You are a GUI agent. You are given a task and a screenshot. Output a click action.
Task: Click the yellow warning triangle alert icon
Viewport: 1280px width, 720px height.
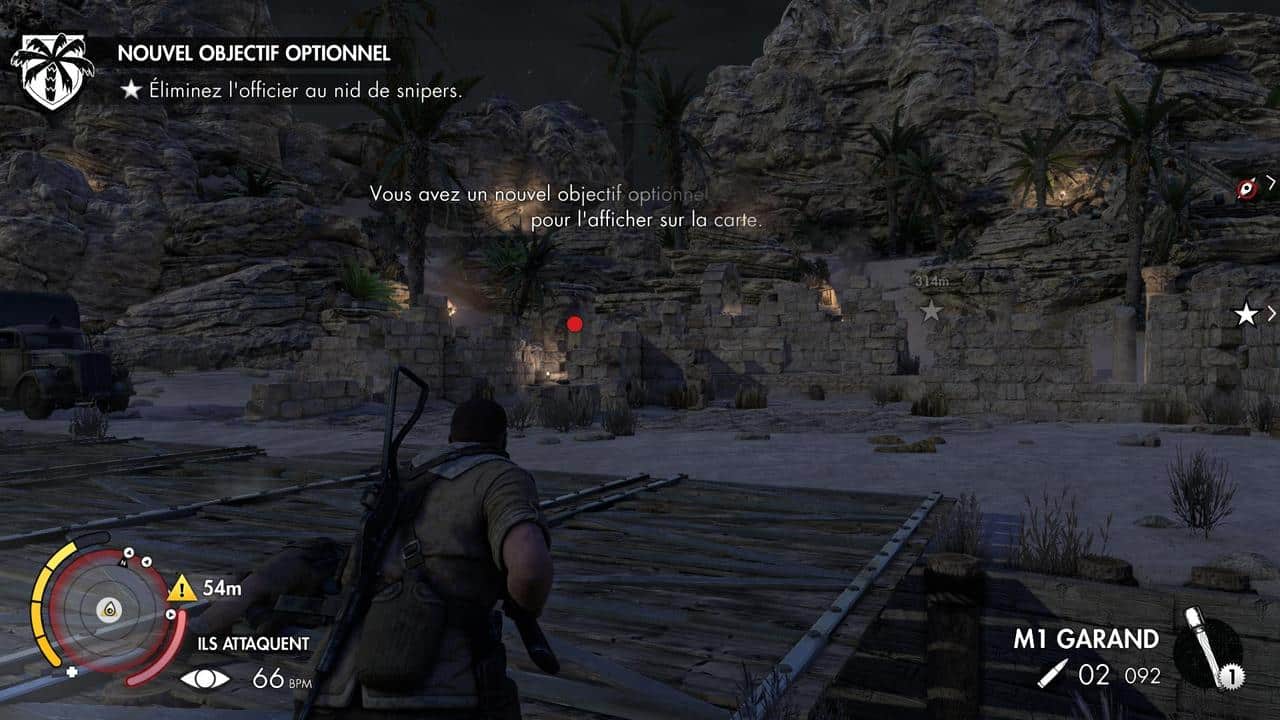[181, 588]
